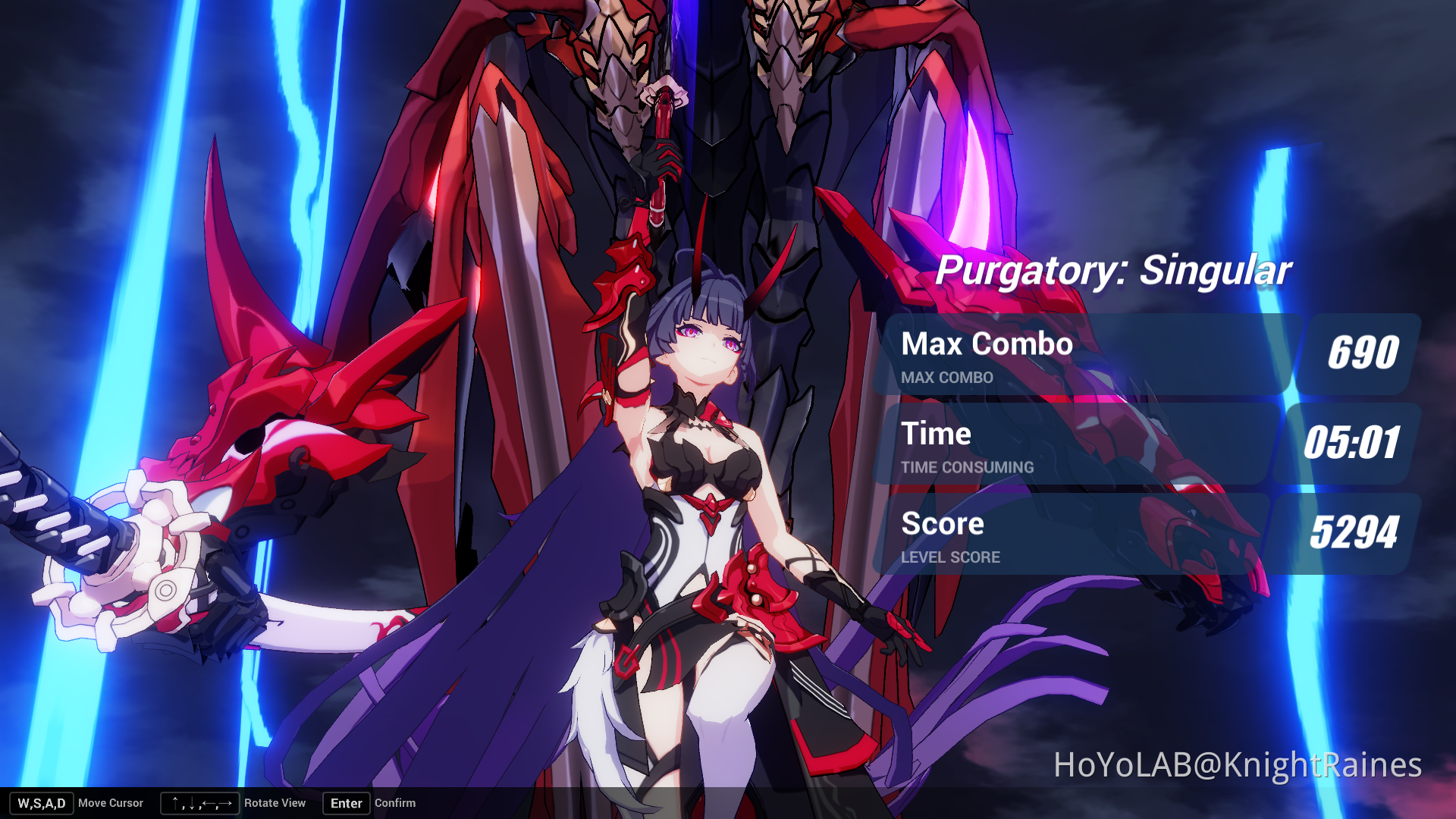Click the 5294 score value

point(1354,533)
